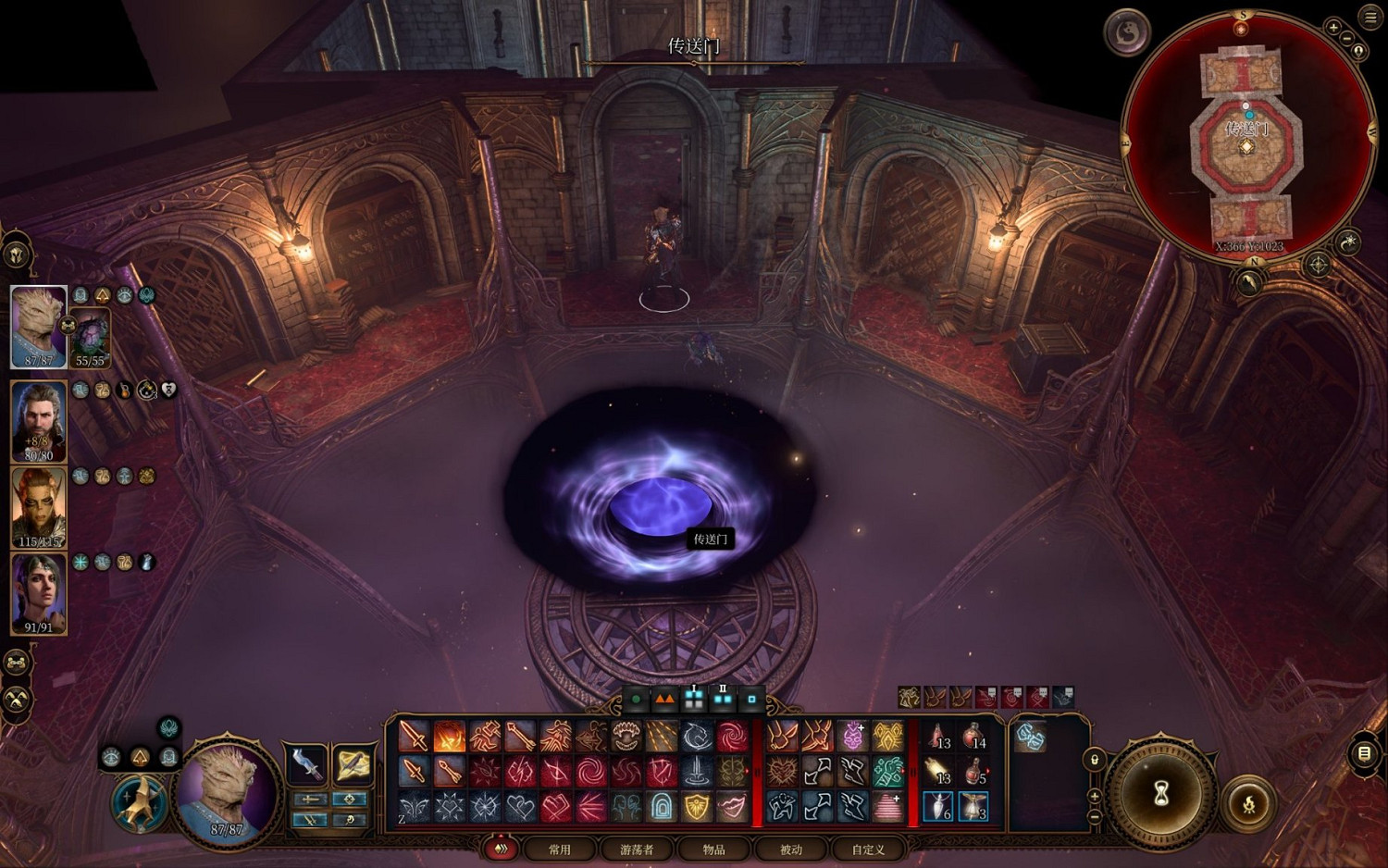Open the campfire rest menu

click(1248, 803)
